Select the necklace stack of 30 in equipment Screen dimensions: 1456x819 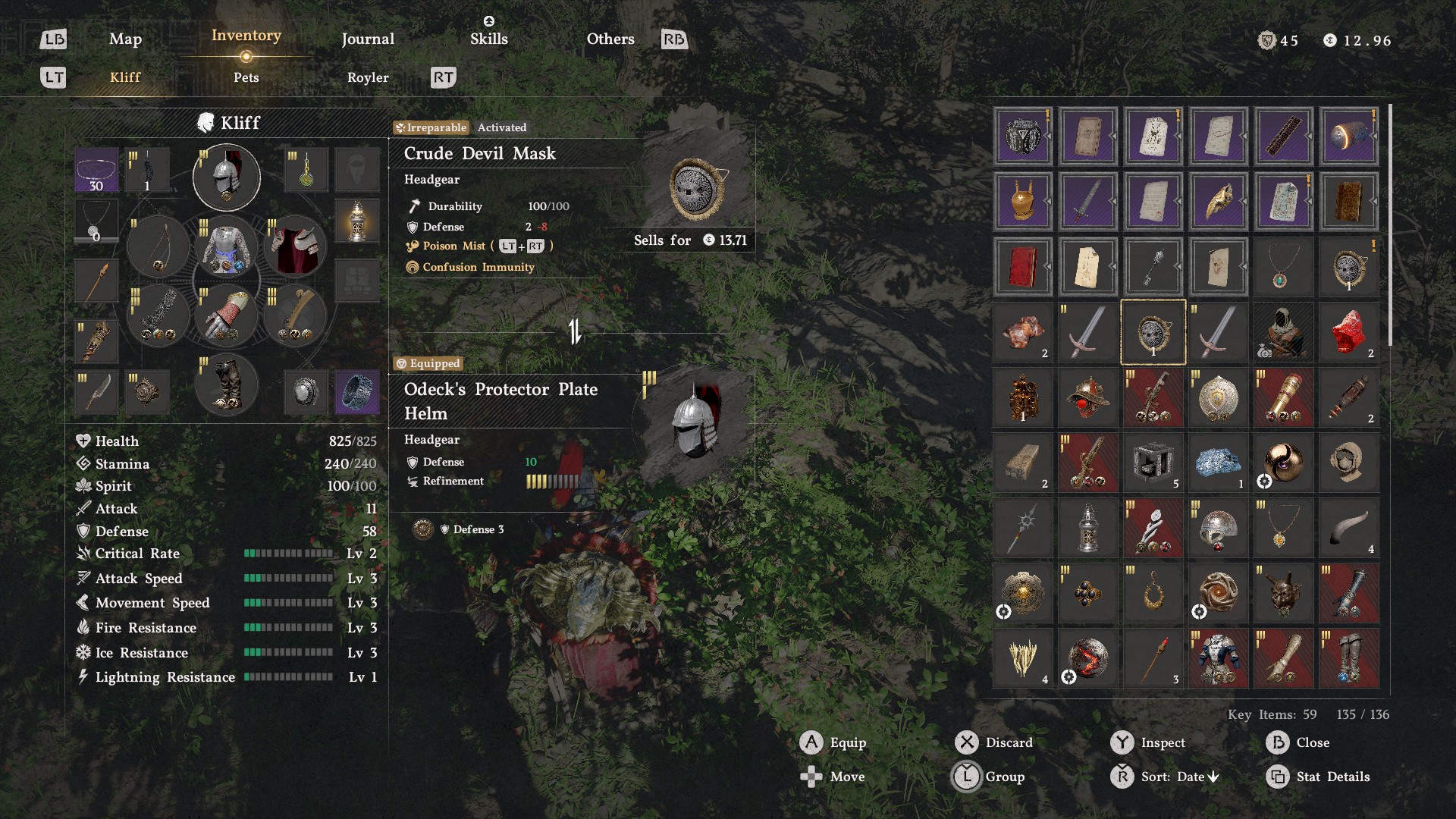pyautogui.click(x=96, y=168)
